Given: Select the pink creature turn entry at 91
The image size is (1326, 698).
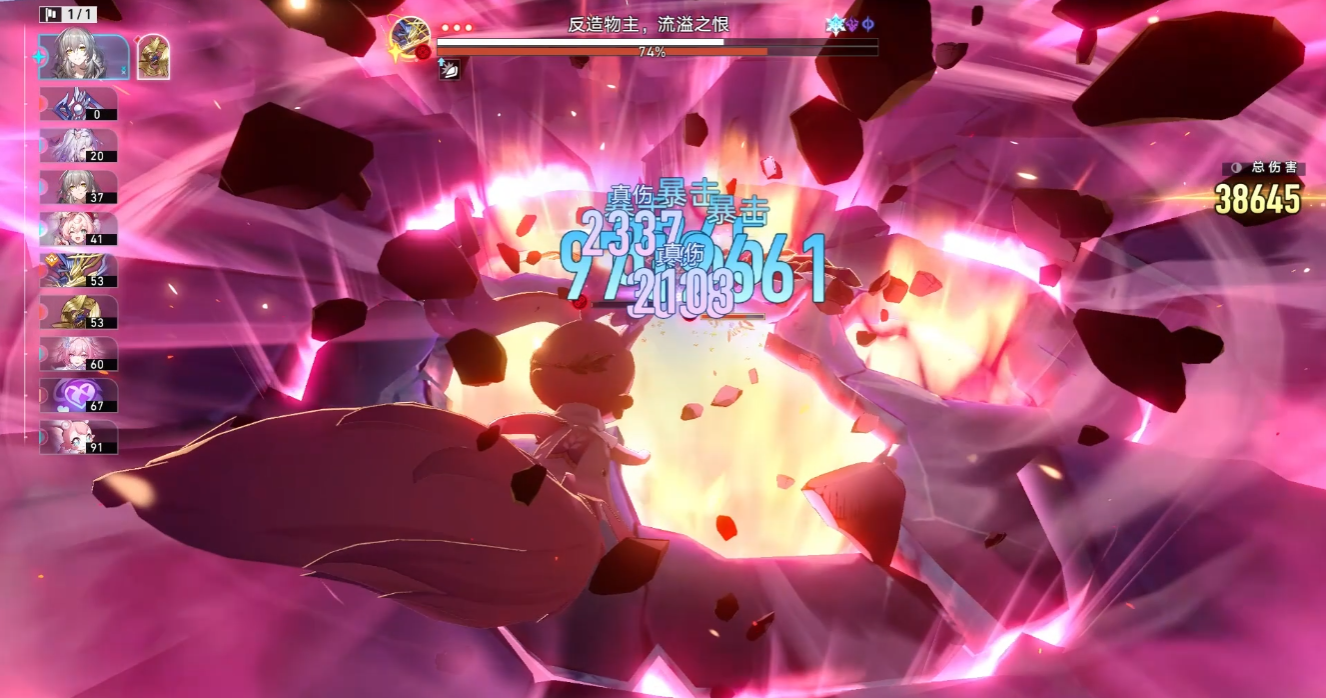Looking at the screenshot, I should coord(79,437).
